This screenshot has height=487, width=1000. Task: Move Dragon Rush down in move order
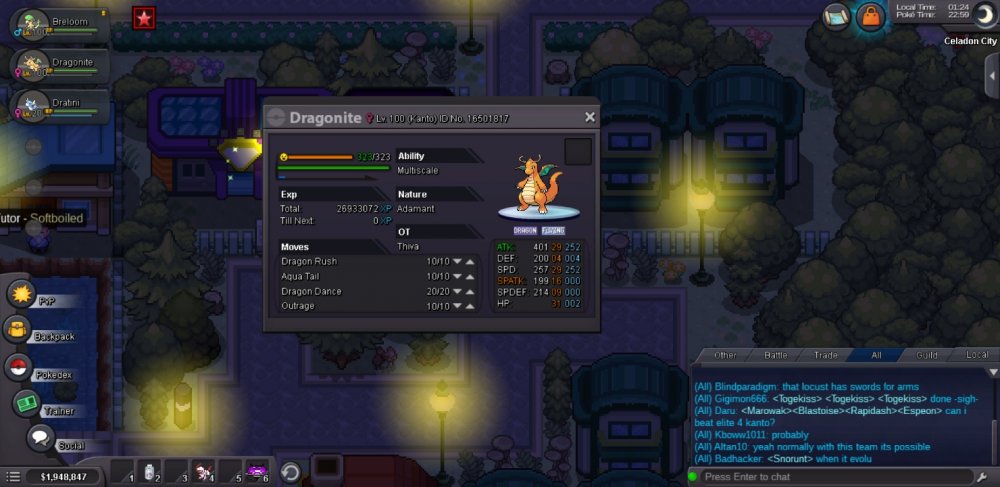tap(457, 262)
